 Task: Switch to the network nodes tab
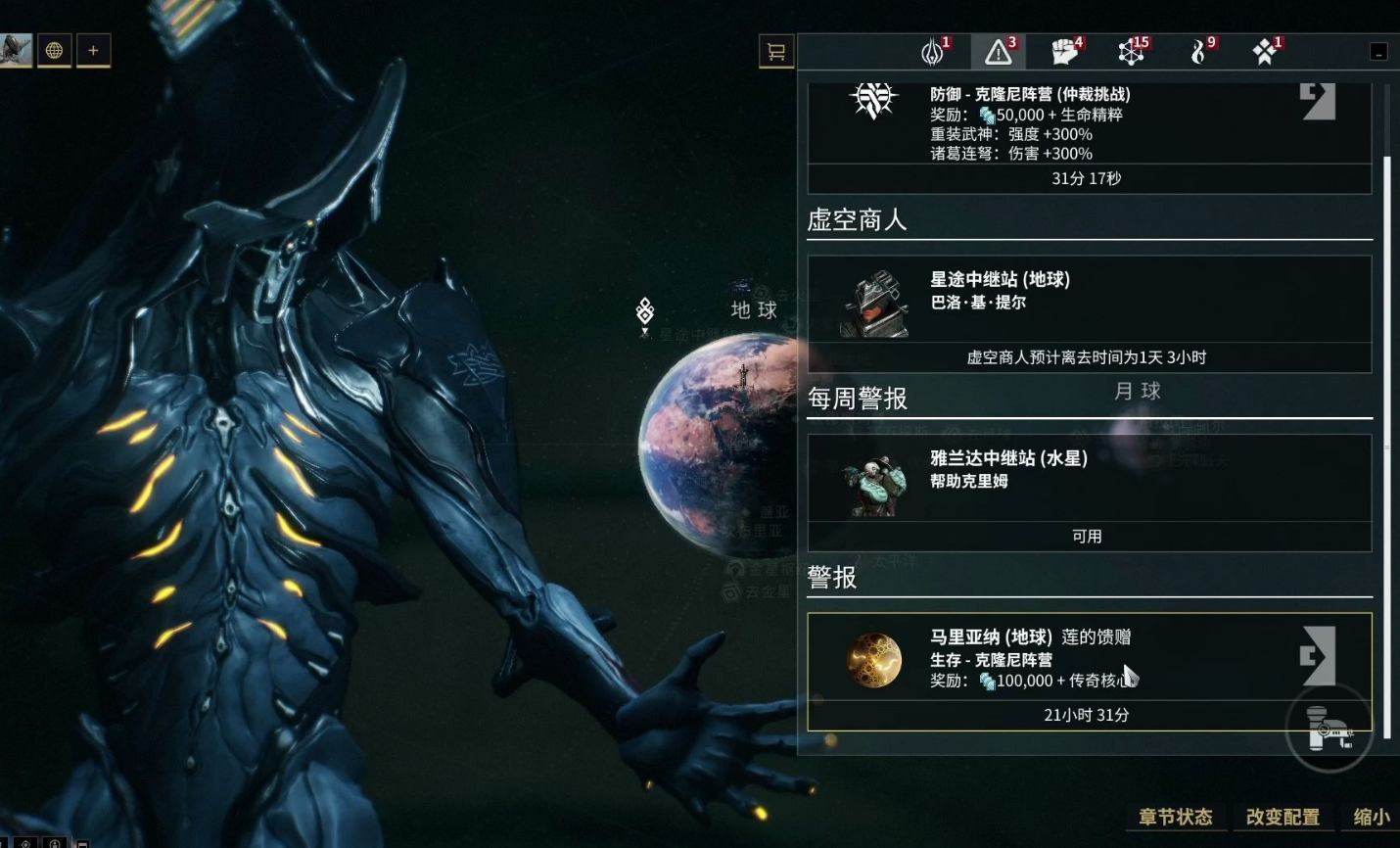click(1131, 51)
